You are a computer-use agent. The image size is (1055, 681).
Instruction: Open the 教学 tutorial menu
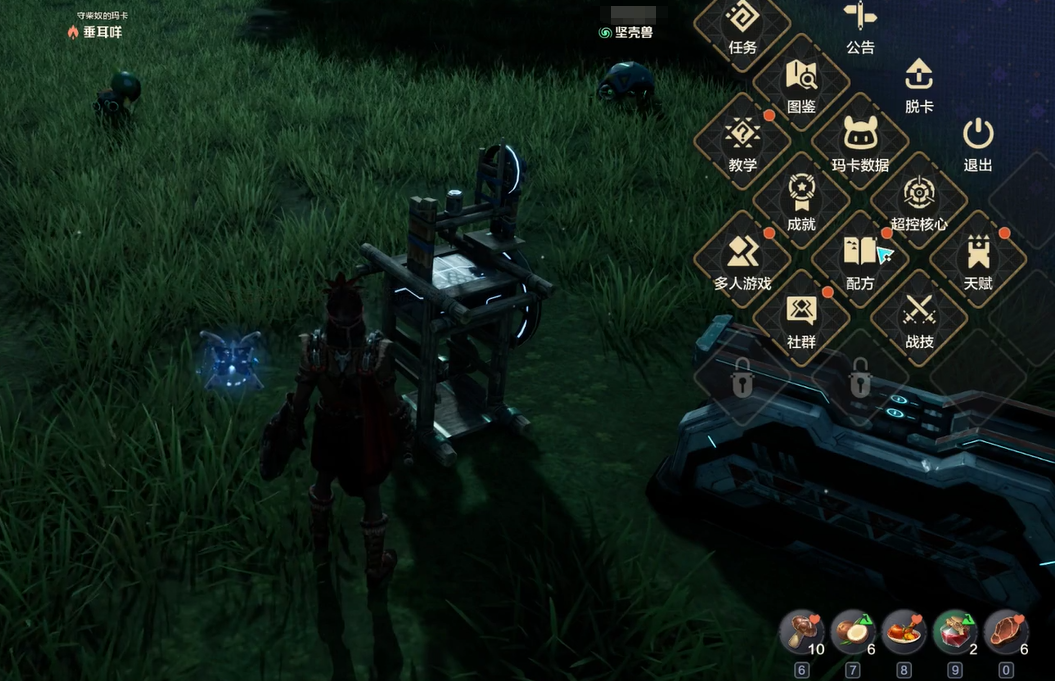tap(742, 142)
